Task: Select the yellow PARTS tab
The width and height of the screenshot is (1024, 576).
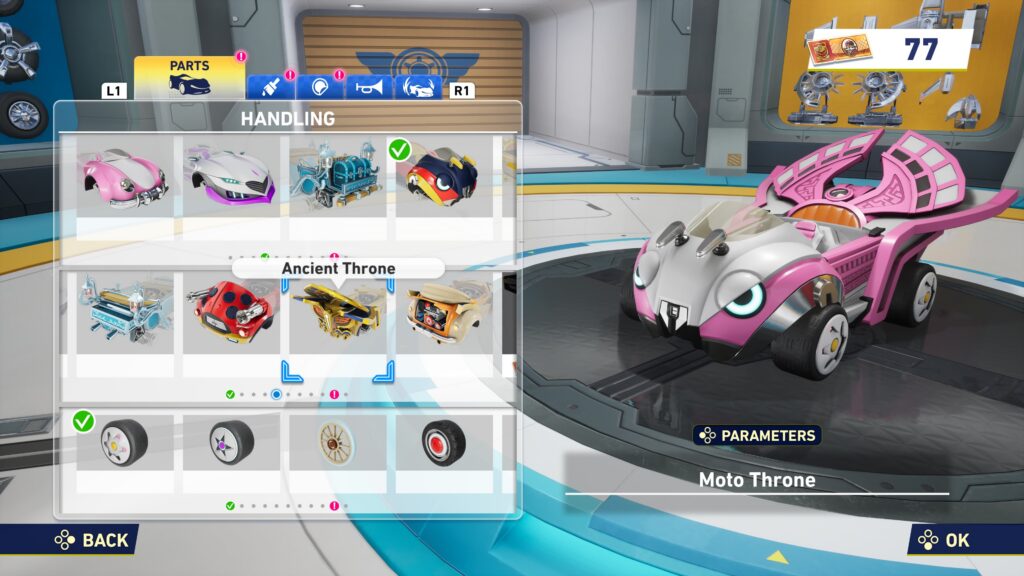Action: [x=189, y=77]
